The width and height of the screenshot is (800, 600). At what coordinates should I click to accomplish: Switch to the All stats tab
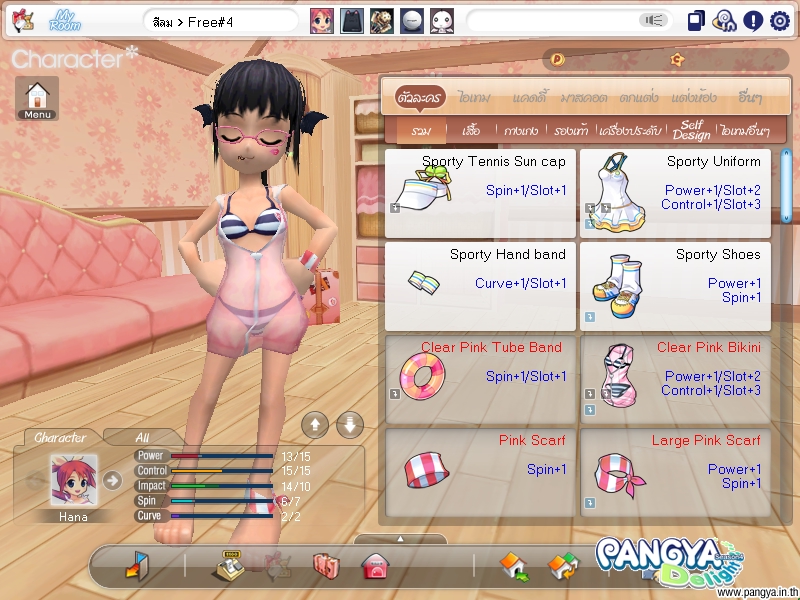[142, 437]
